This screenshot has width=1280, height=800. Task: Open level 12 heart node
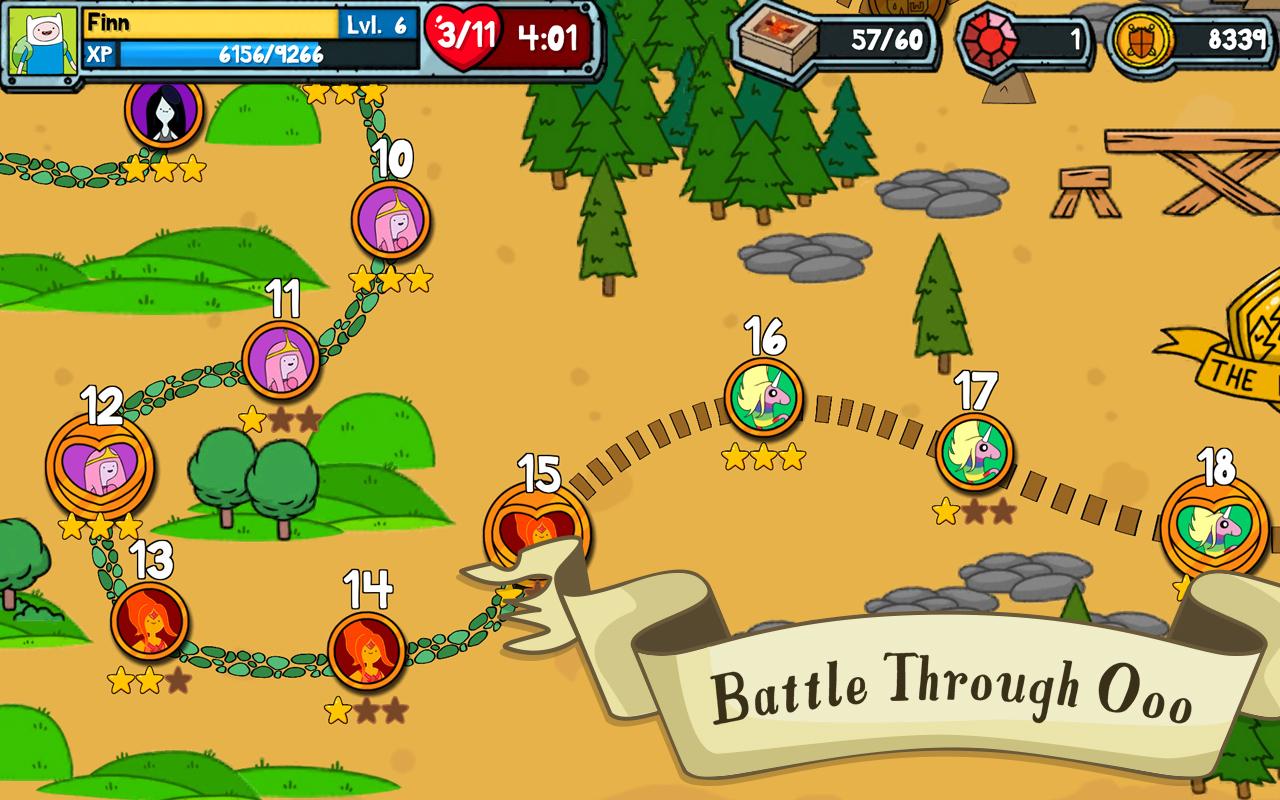[x=100, y=465]
